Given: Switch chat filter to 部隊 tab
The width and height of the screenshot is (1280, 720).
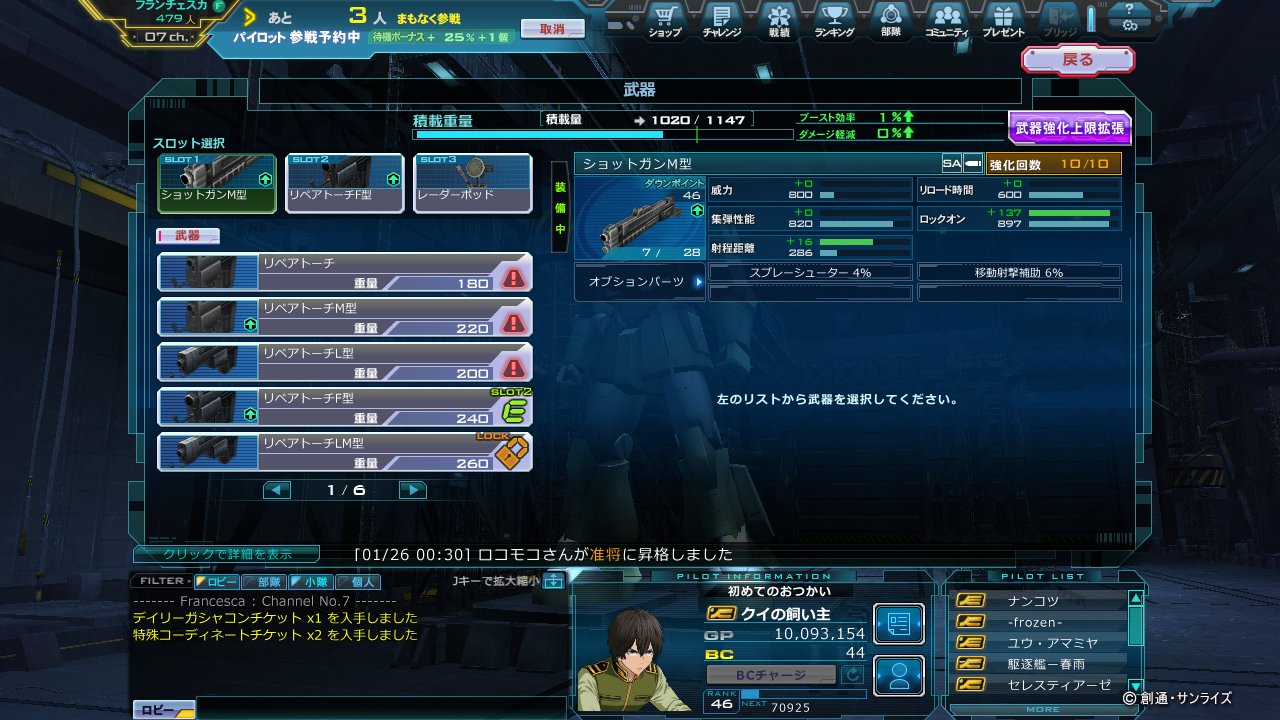Looking at the screenshot, I should point(264,581).
